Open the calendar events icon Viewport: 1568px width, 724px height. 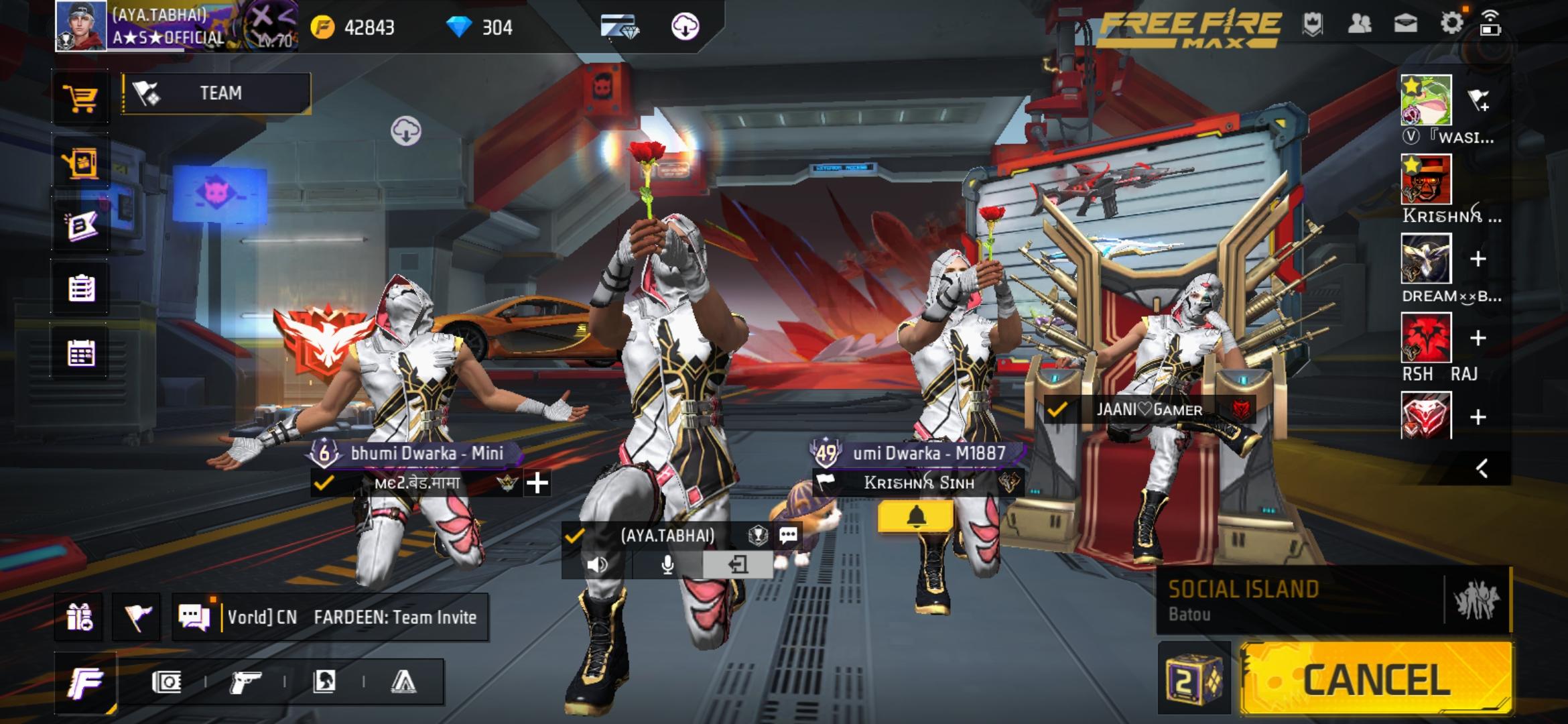(81, 353)
